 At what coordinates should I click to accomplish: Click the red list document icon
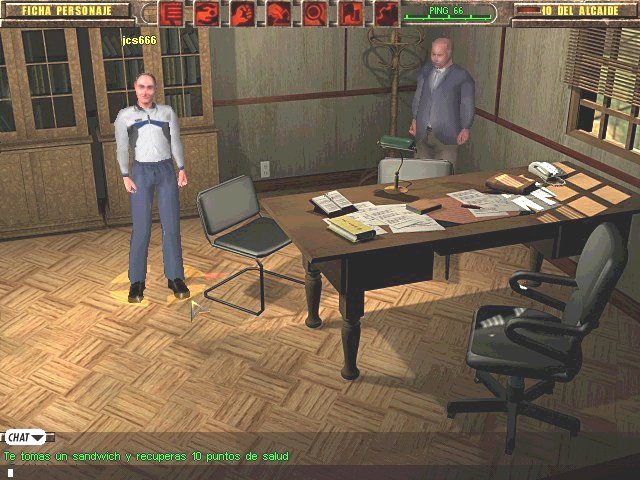(171, 13)
